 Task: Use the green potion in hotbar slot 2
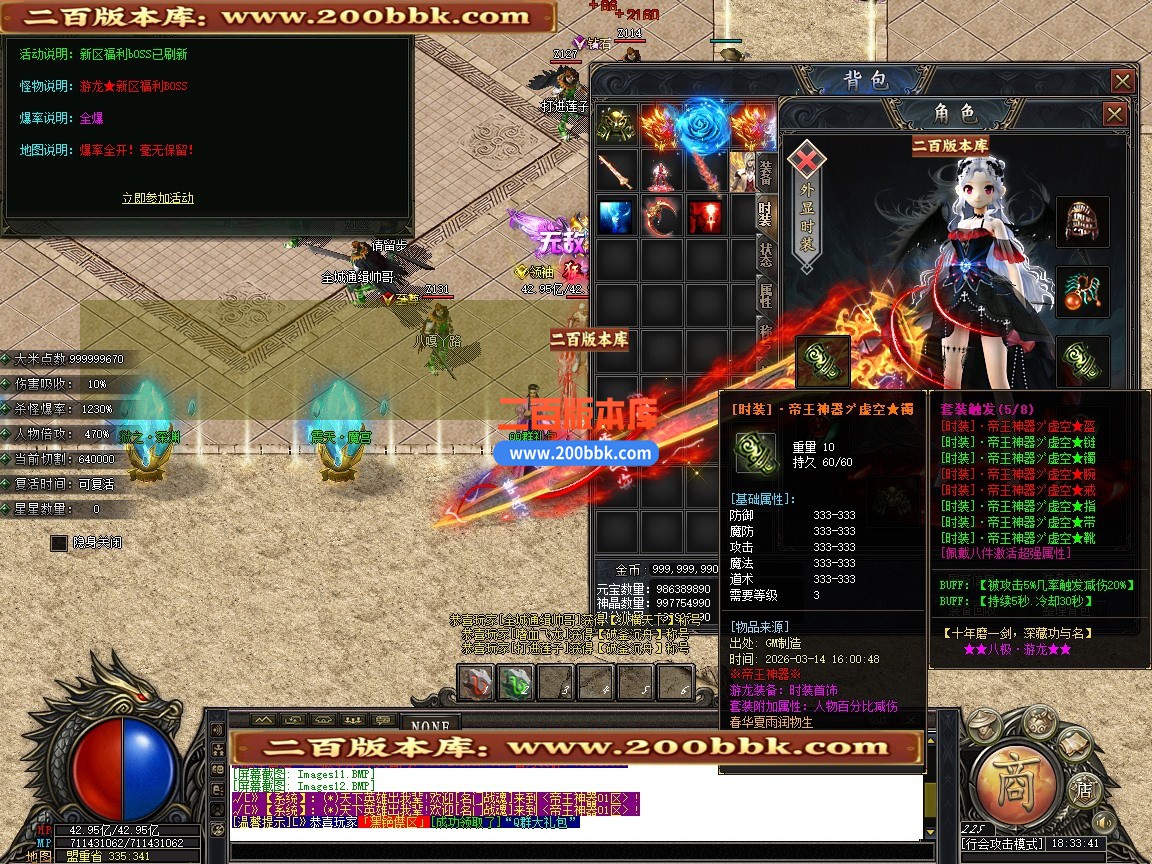click(516, 683)
